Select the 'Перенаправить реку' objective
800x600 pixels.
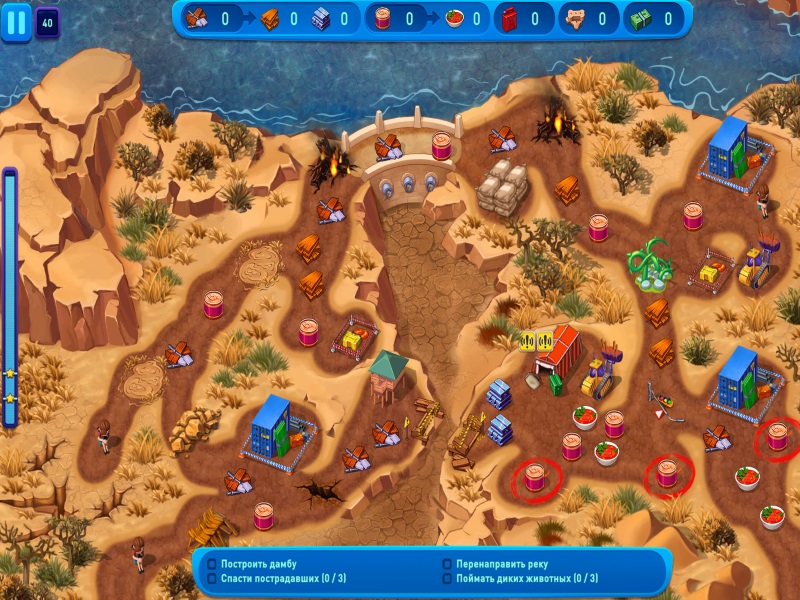[497, 564]
